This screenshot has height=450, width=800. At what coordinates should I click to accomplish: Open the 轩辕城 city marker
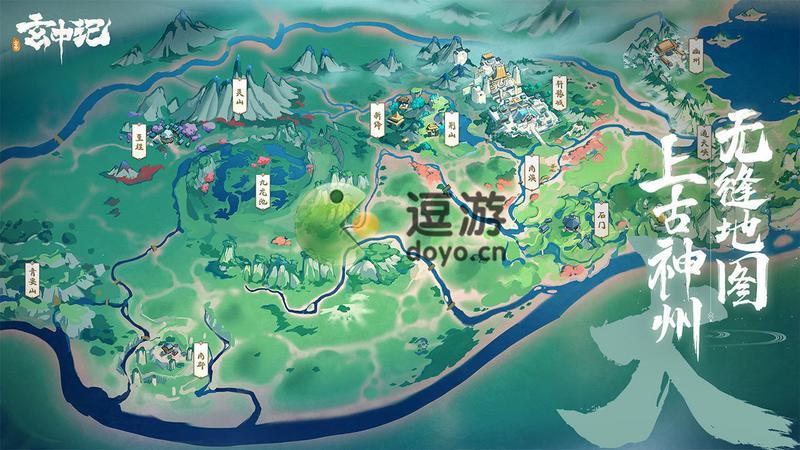click(561, 93)
